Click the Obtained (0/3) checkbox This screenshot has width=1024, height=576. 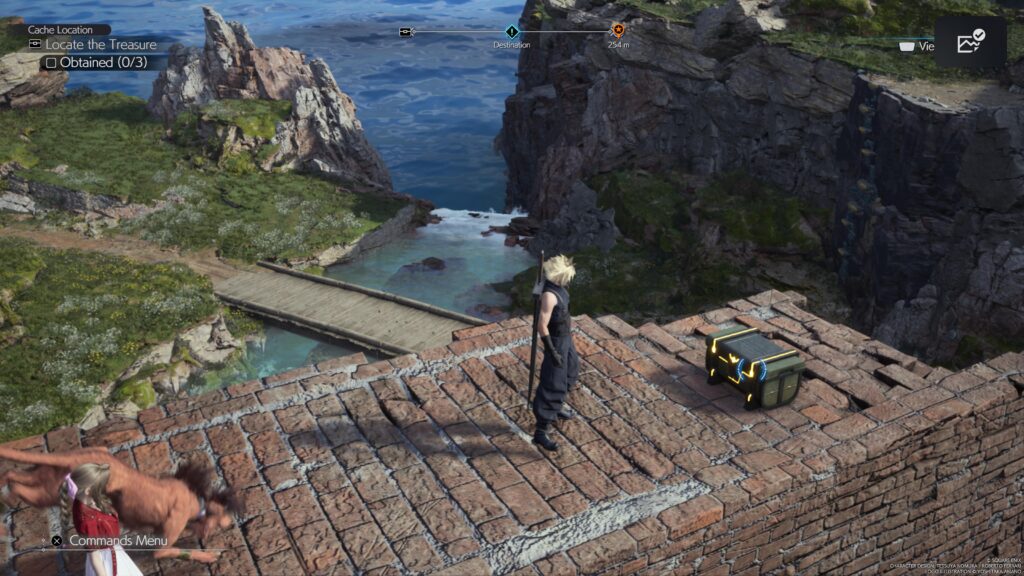49,62
